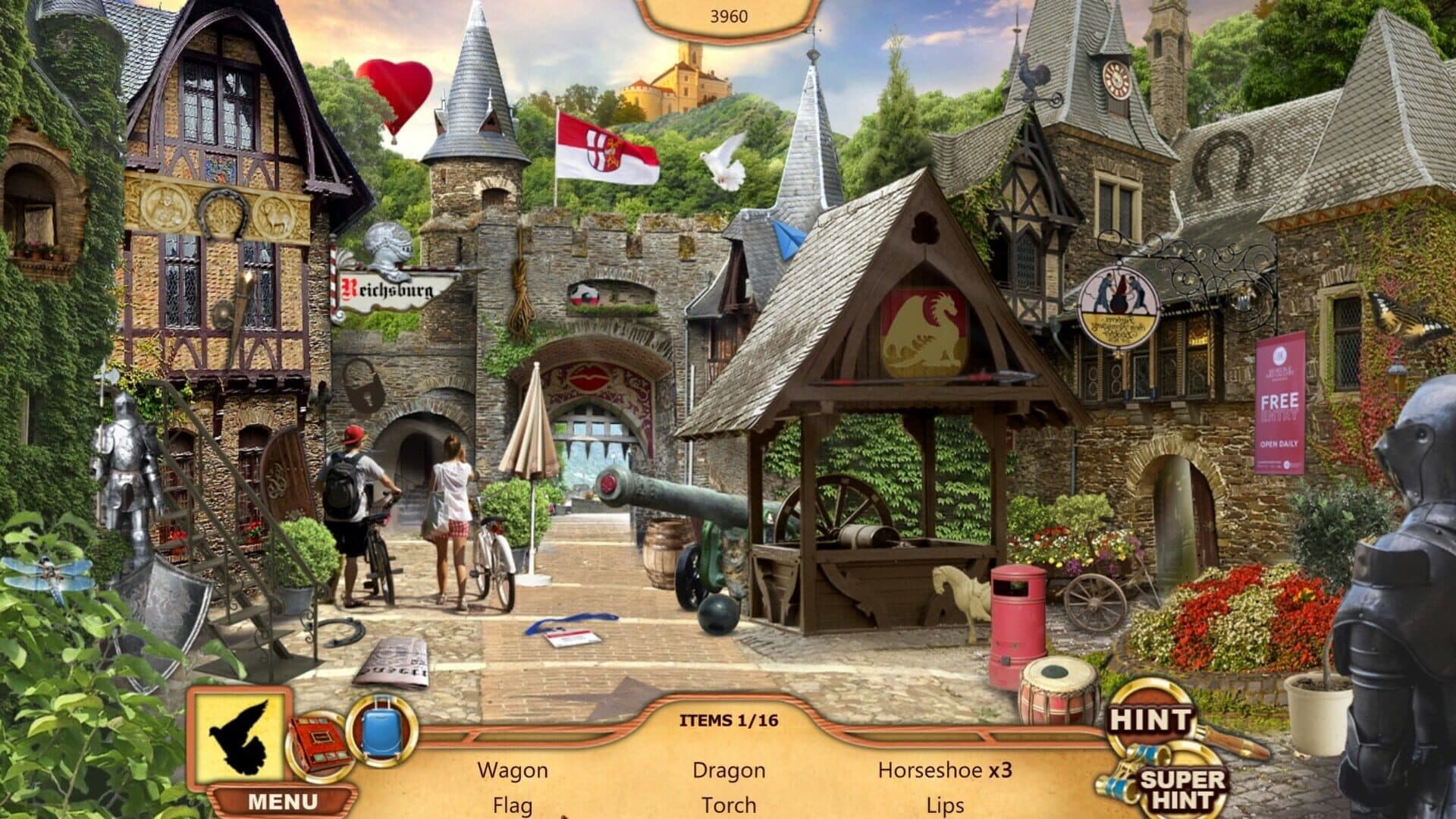Choose Torch from the item list
This screenshot has height=819, width=1456.
coord(729,805)
